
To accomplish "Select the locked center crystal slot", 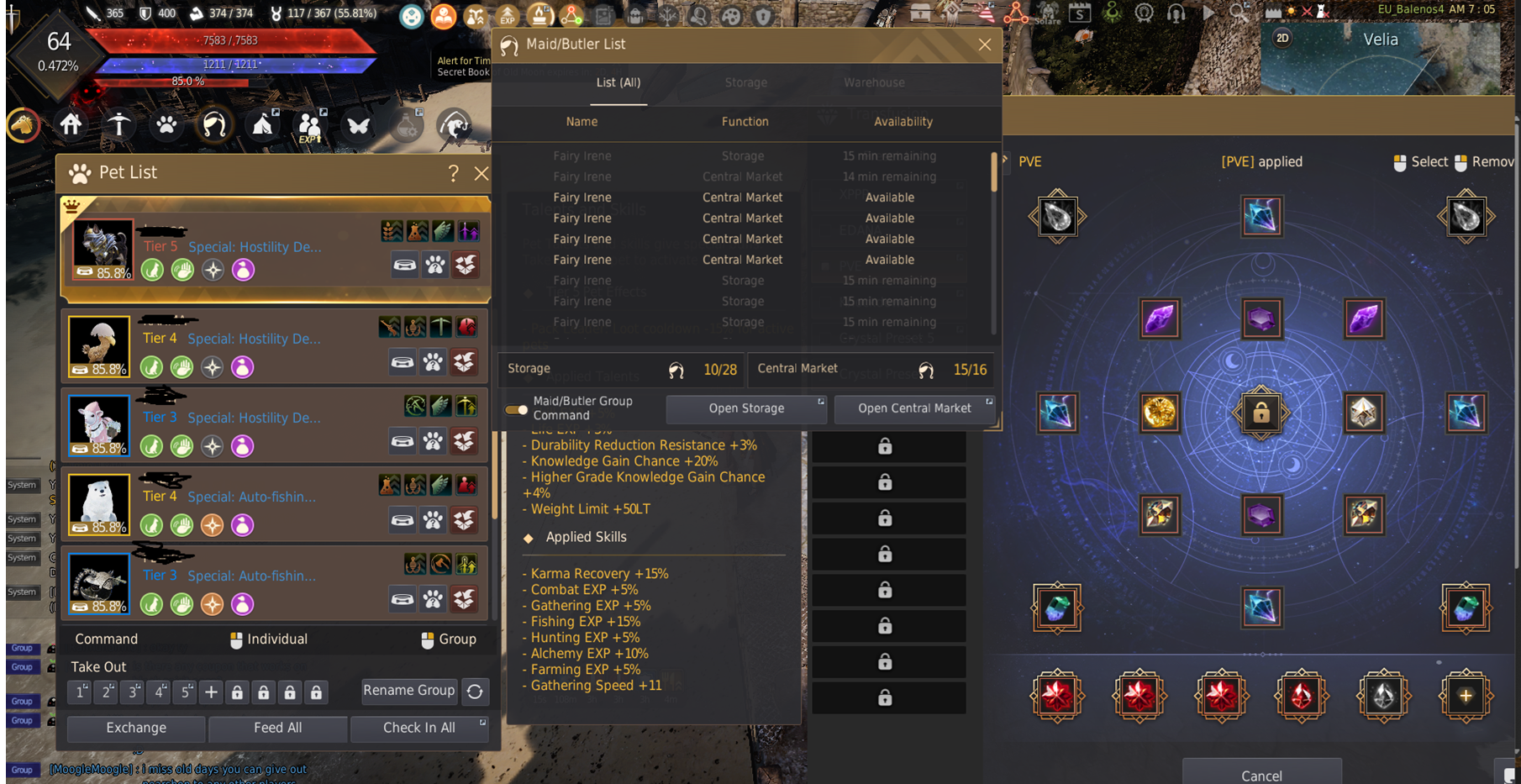I will [1260, 413].
